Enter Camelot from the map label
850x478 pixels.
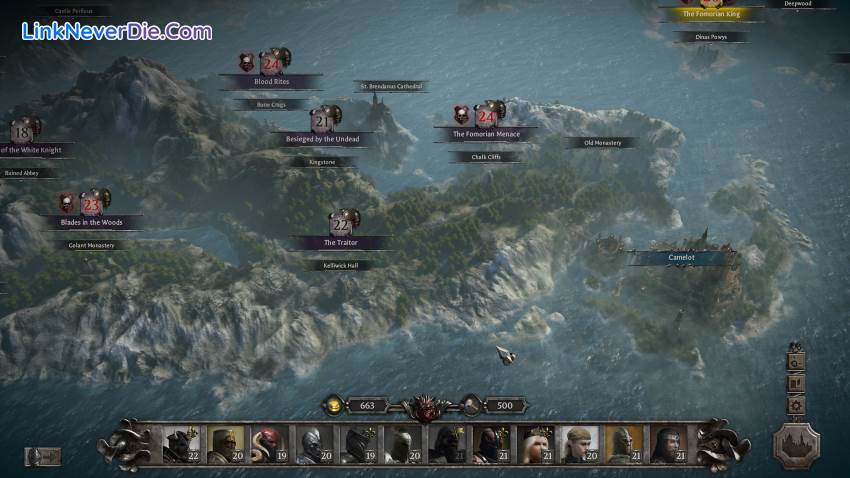point(681,257)
